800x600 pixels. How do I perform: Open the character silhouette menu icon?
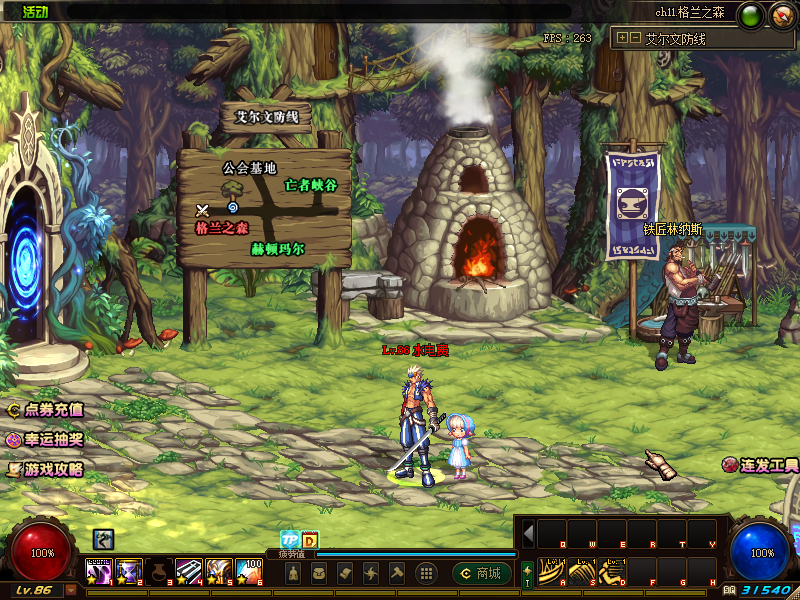click(x=293, y=573)
